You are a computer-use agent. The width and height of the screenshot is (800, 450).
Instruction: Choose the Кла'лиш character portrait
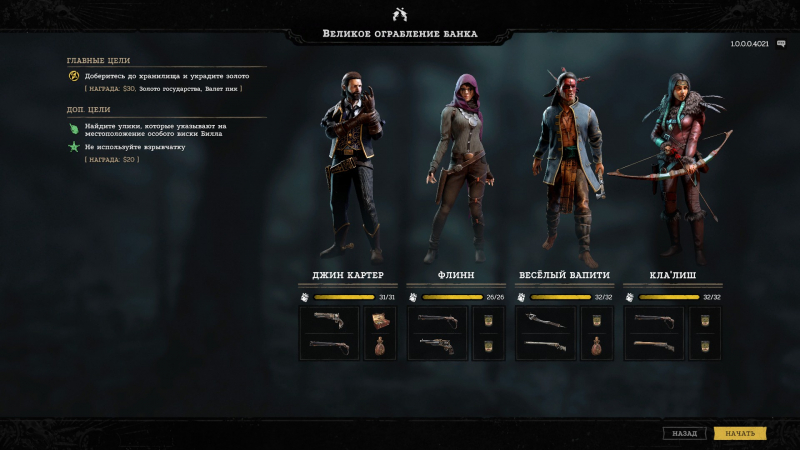675,165
